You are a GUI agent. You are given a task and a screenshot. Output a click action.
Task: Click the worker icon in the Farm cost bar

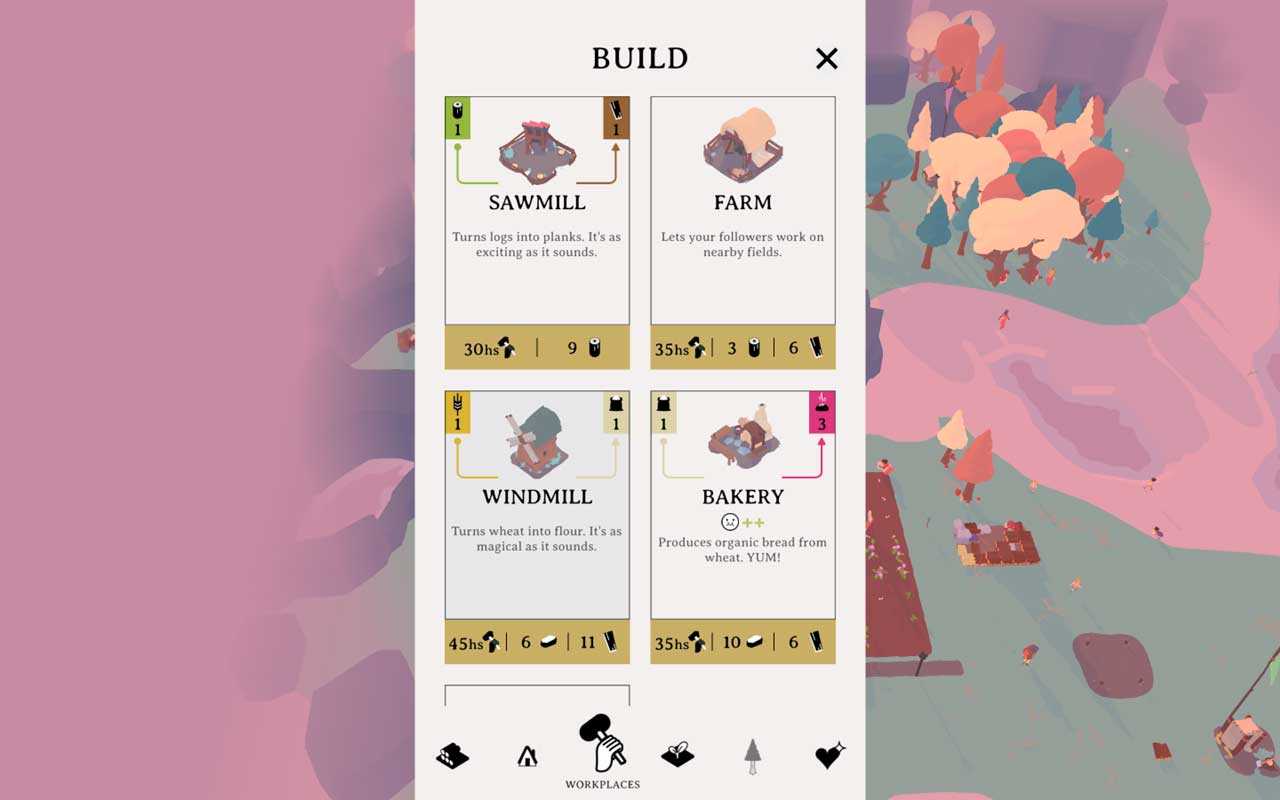pos(699,347)
